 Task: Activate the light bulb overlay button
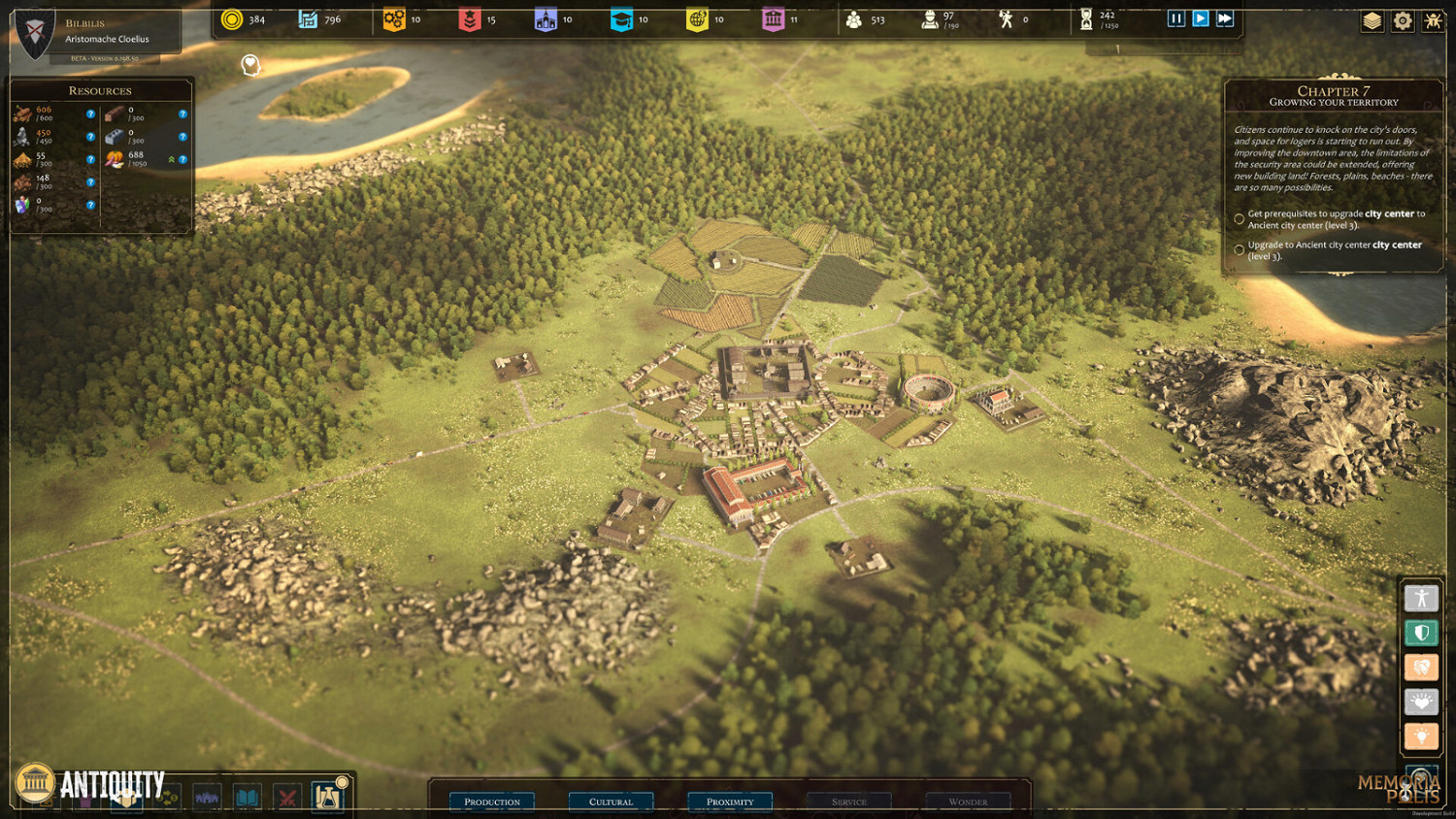point(1421,737)
